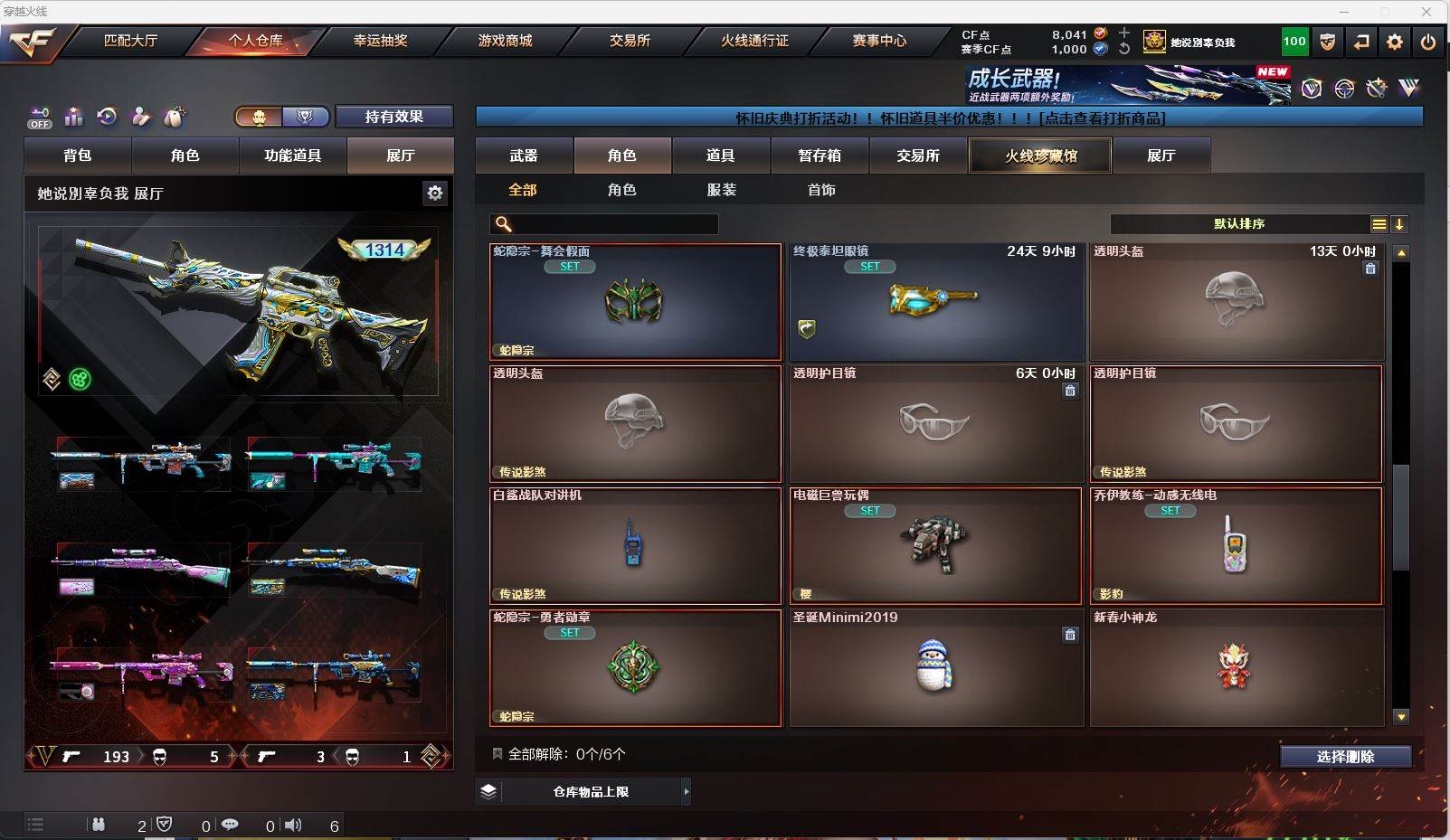Open the 交易所 menu in top navigation
This screenshot has width=1450, height=840.
coord(630,41)
